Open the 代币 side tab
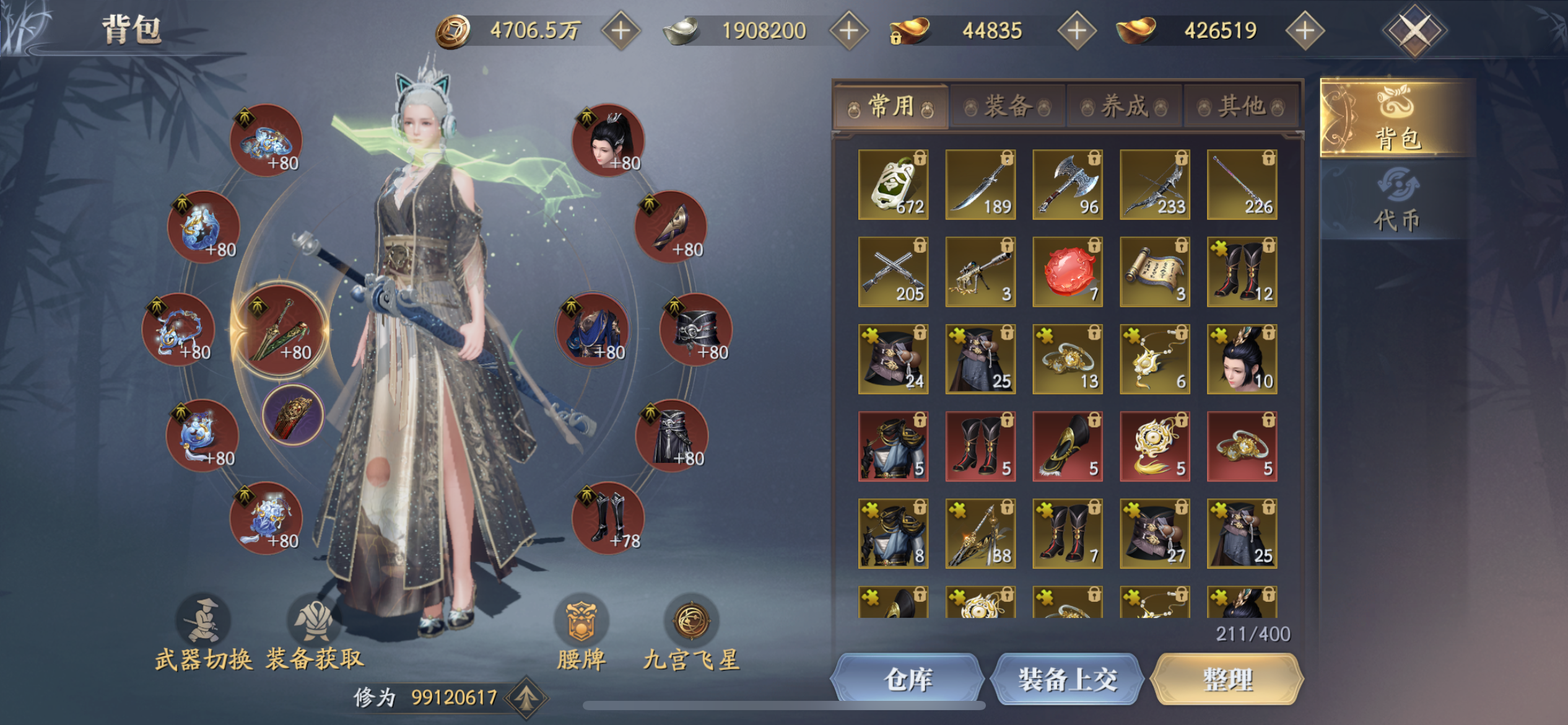The width and height of the screenshot is (1568, 725). [x=1396, y=201]
